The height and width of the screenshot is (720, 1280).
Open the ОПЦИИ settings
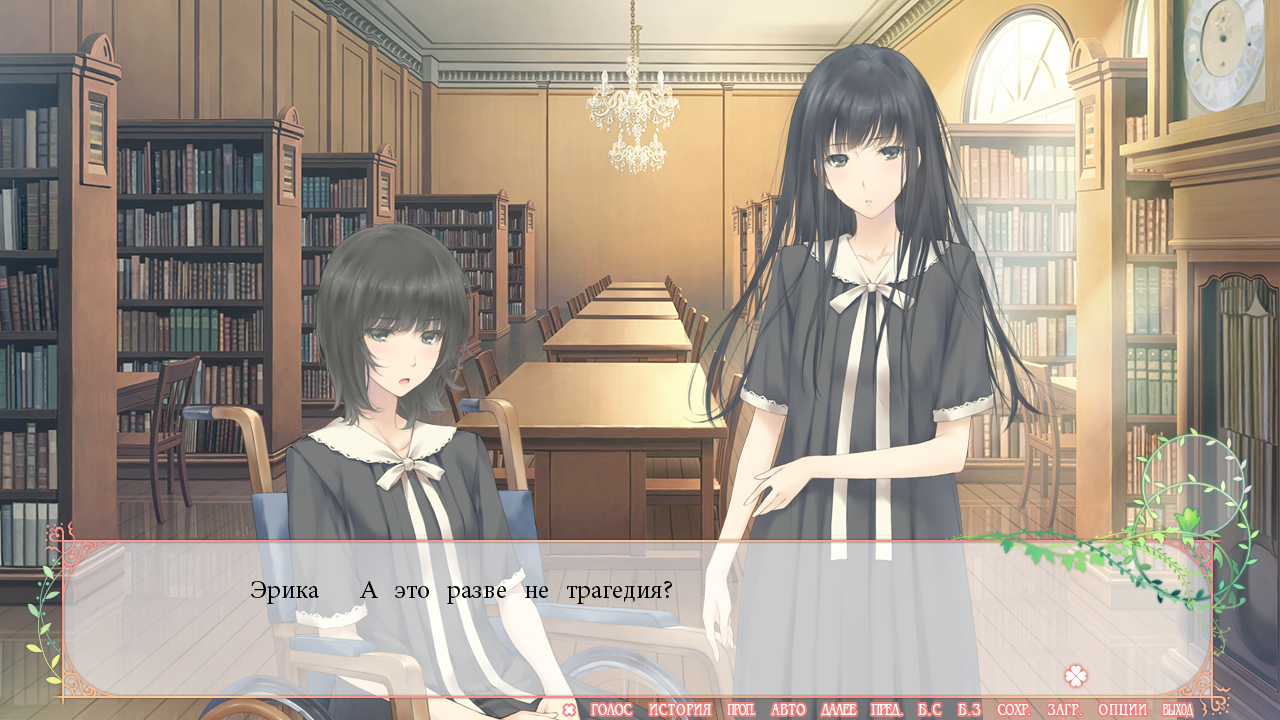[1122, 710]
